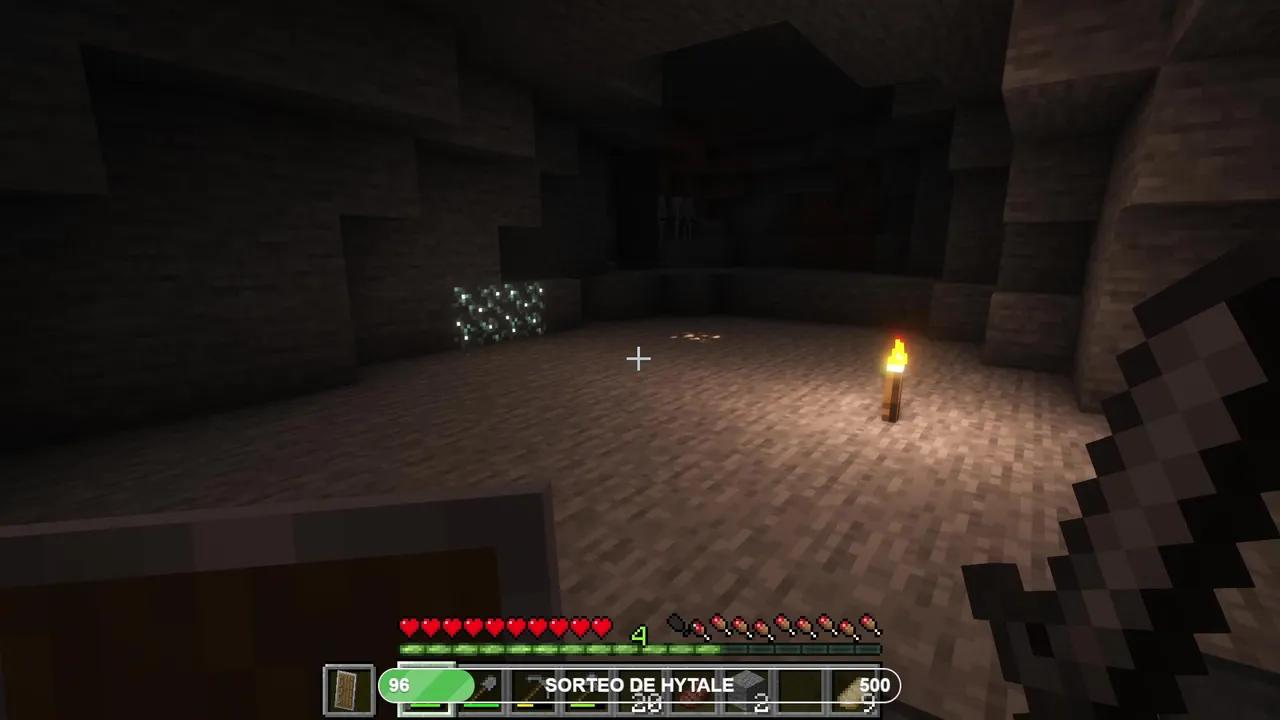
Task: Click the green experience bar
Action: click(560, 650)
